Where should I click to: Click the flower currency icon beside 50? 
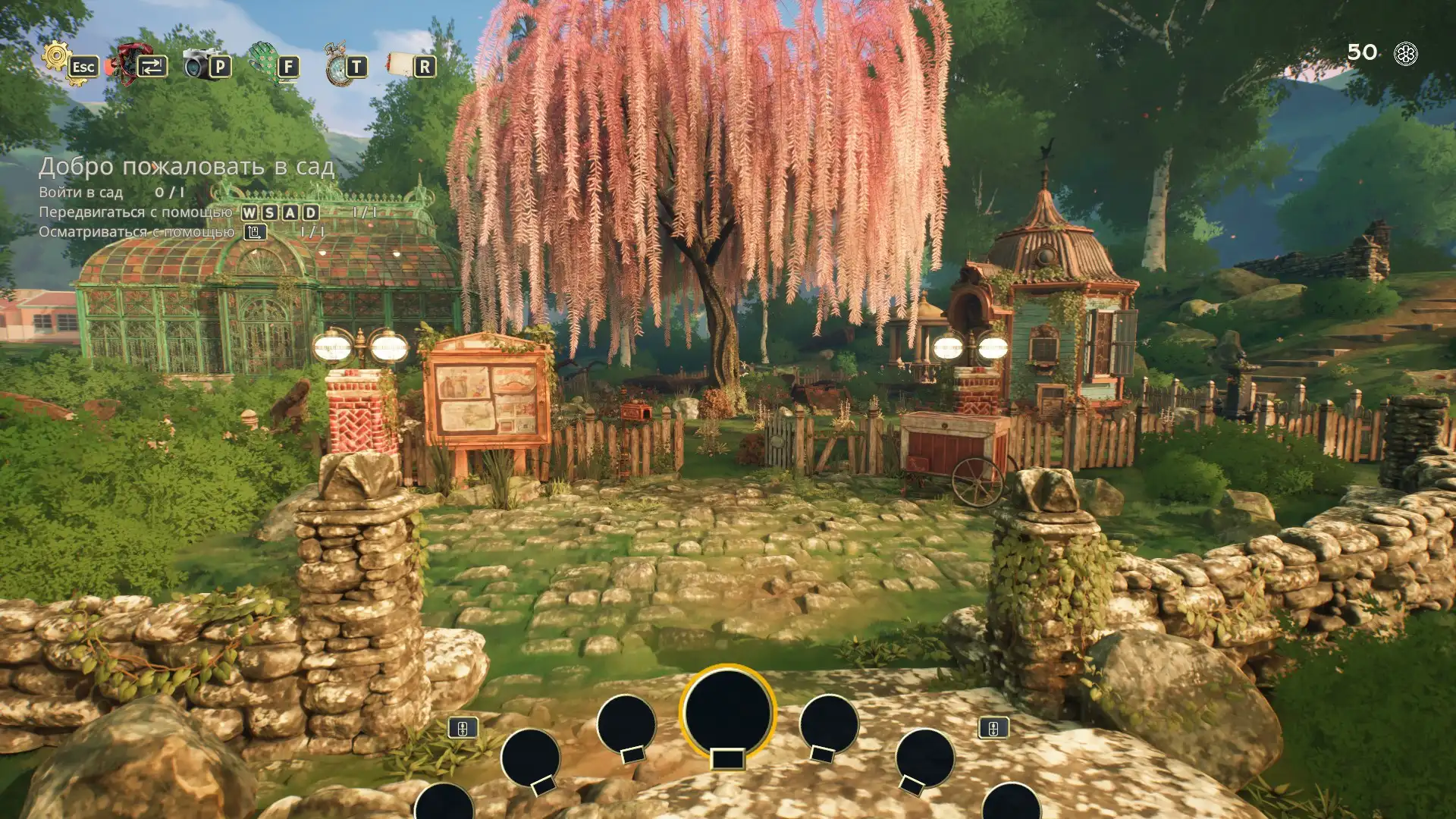coord(1406,54)
